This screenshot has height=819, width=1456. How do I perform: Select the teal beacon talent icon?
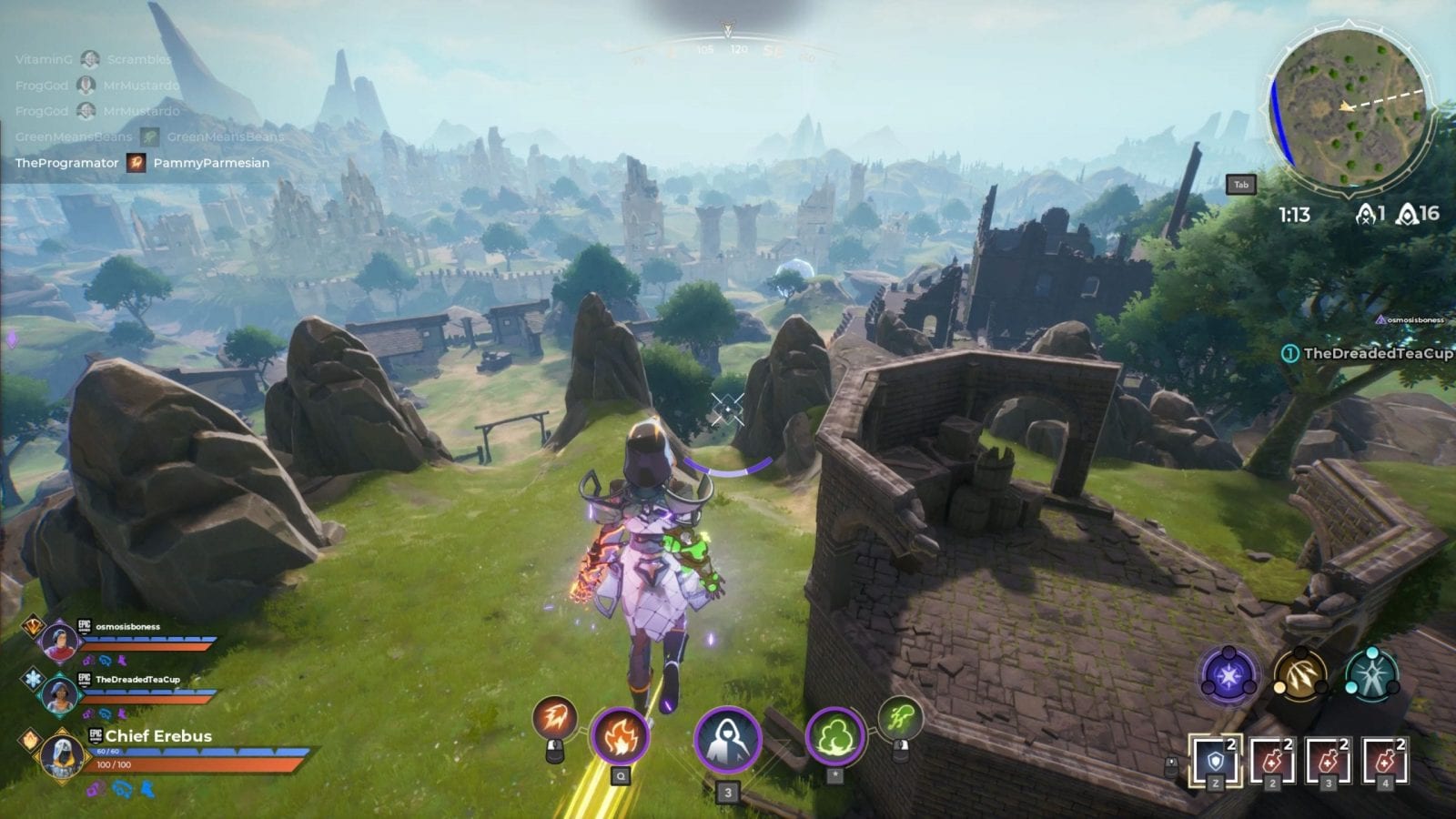point(1370,675)
